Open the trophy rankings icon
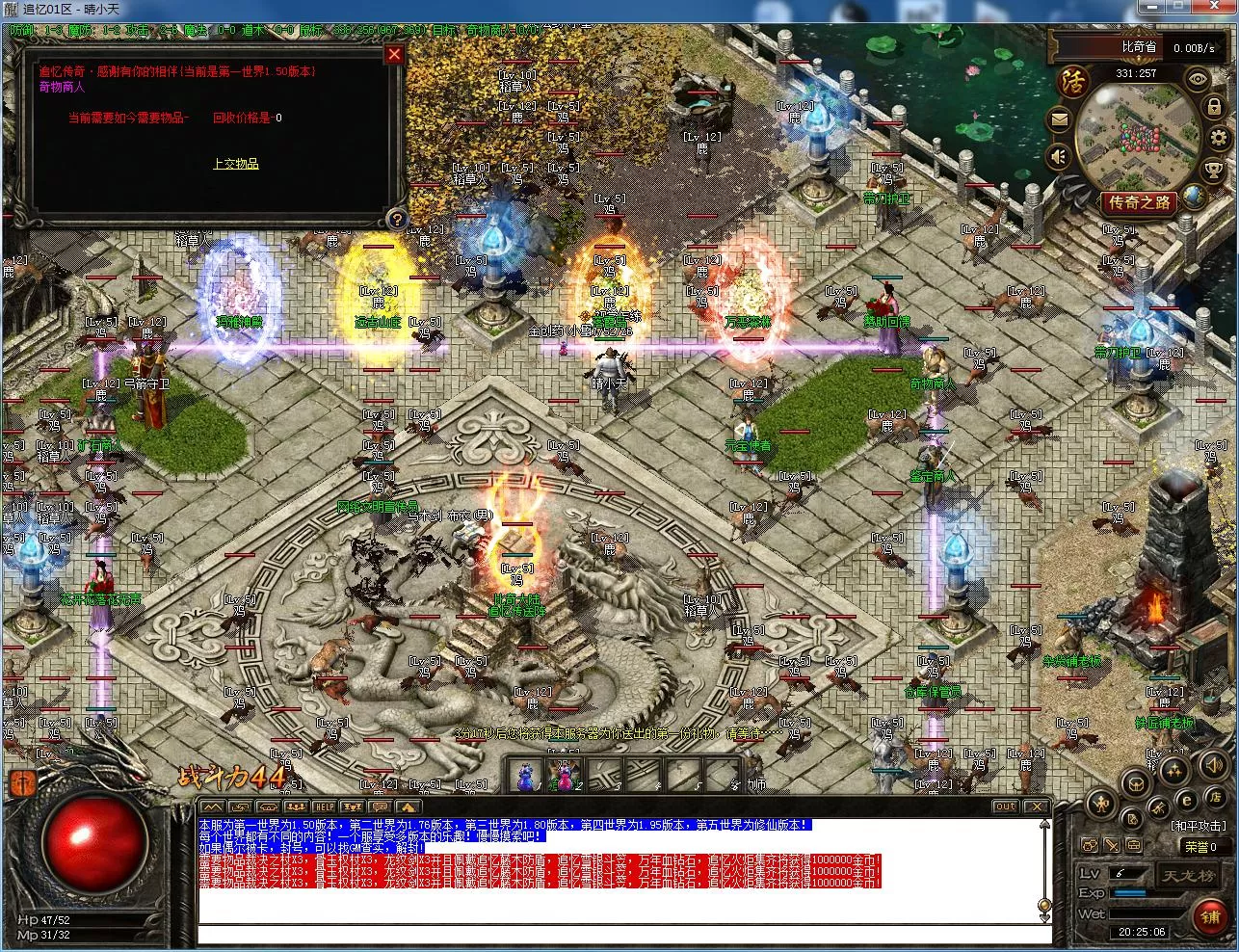This screenshot has width=1239, height=952. click(x=1213, y=172)
